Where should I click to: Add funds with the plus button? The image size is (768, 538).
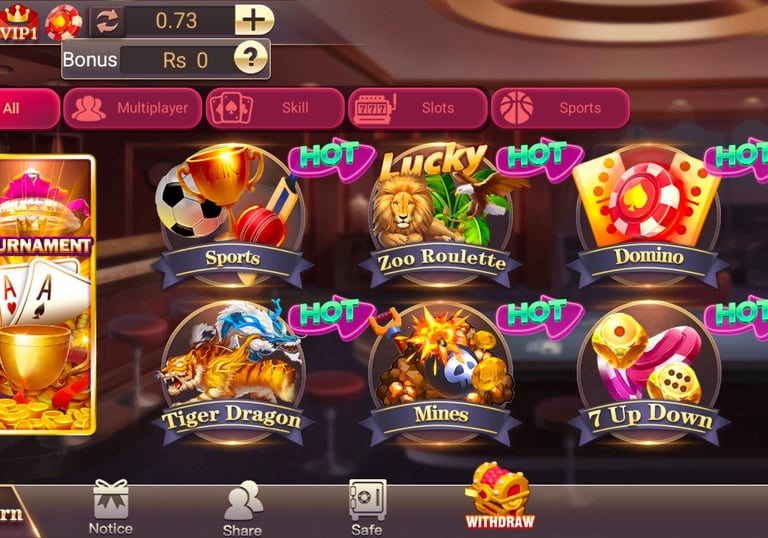pyautogui.click(x=254, y=20)
